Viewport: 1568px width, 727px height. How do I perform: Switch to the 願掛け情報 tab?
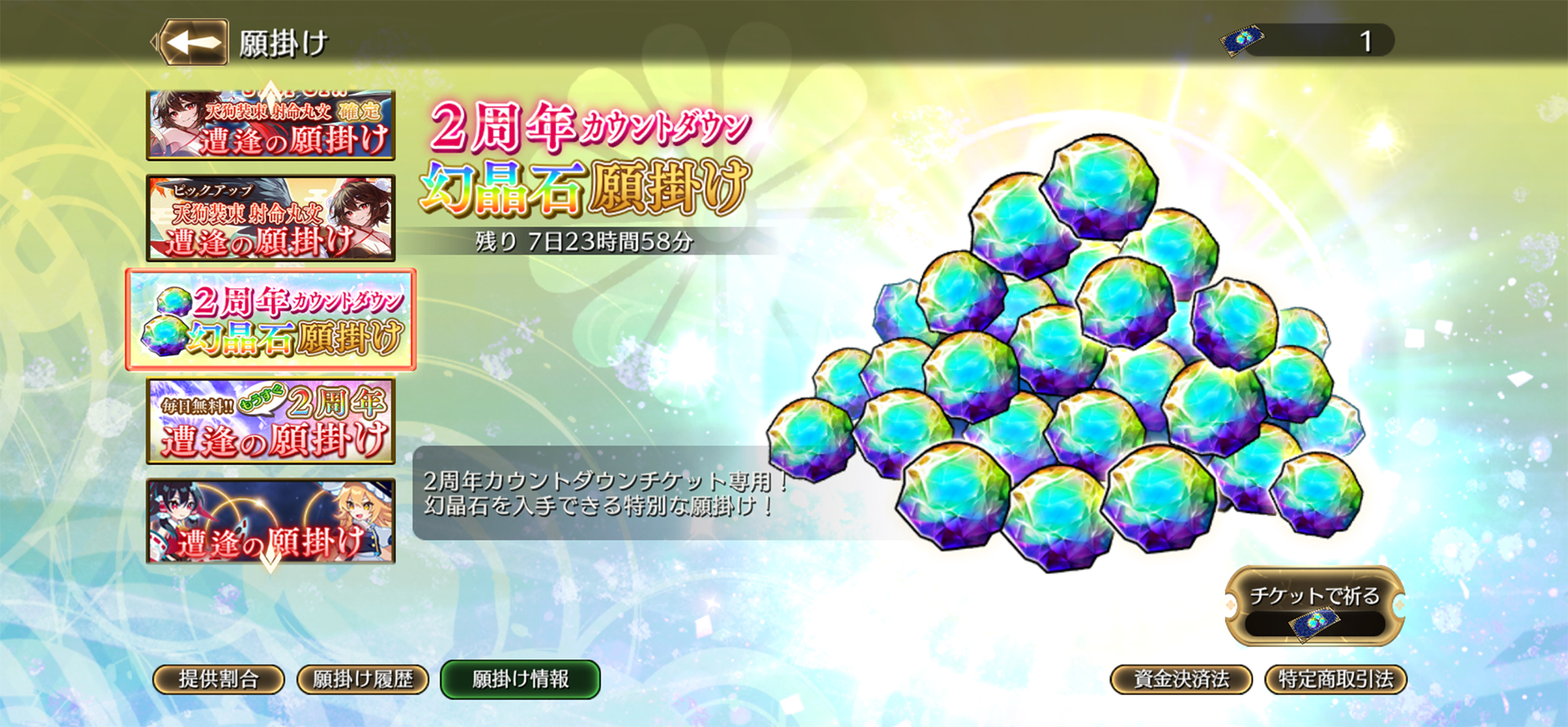[519, 679]
